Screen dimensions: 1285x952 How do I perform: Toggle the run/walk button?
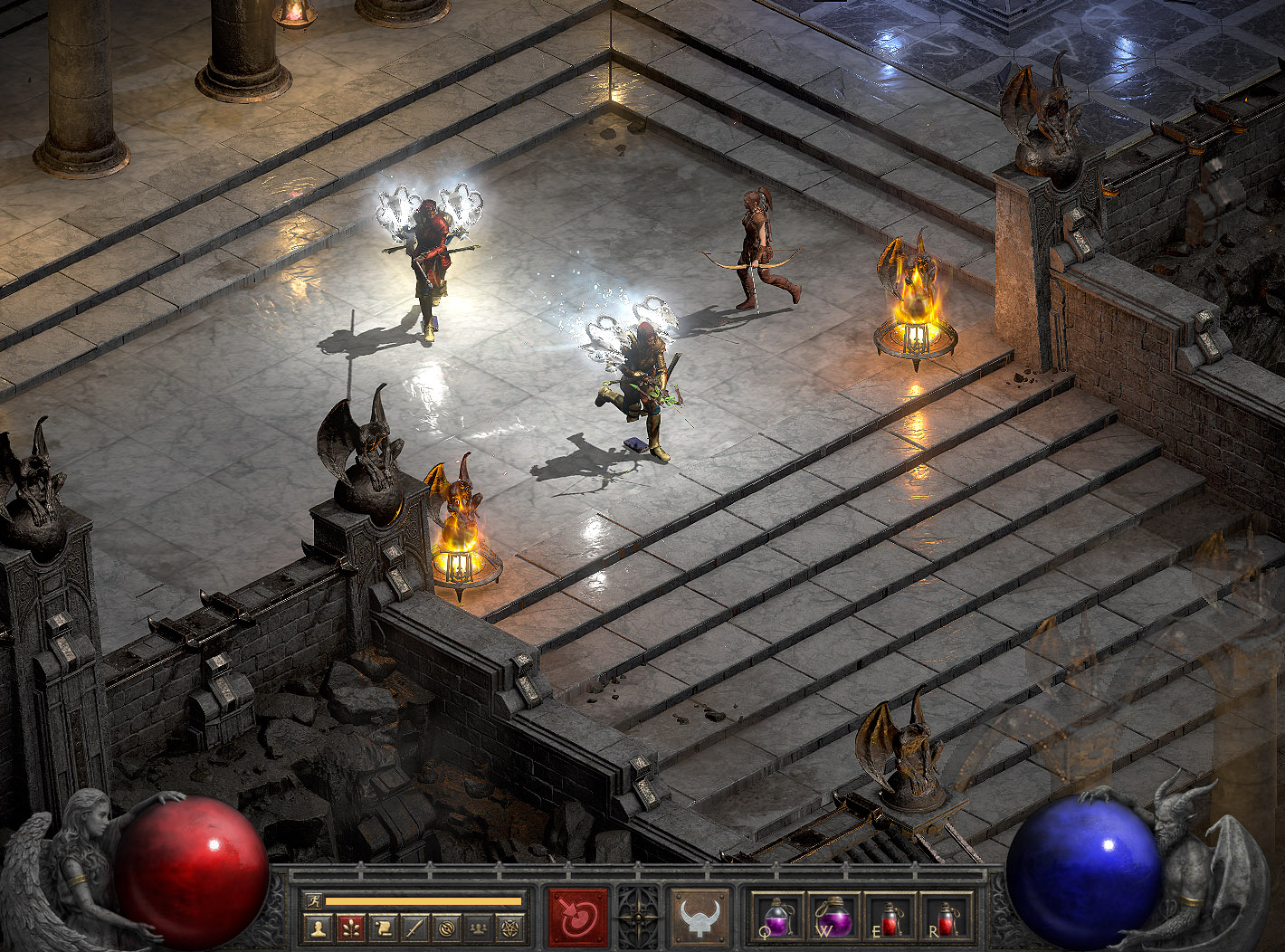click(313, 900)
